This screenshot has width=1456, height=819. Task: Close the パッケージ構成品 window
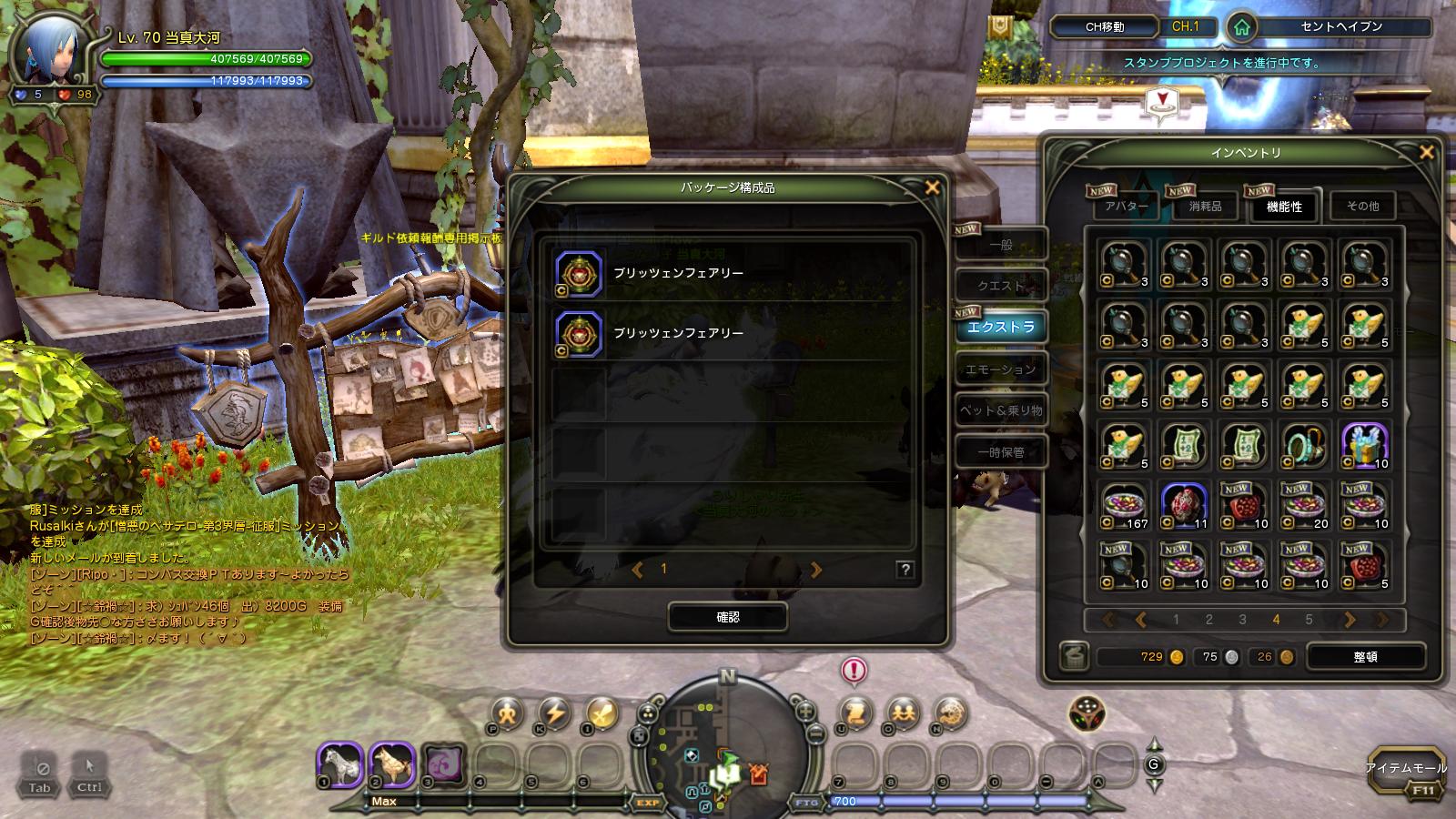(x=932, y=187)
